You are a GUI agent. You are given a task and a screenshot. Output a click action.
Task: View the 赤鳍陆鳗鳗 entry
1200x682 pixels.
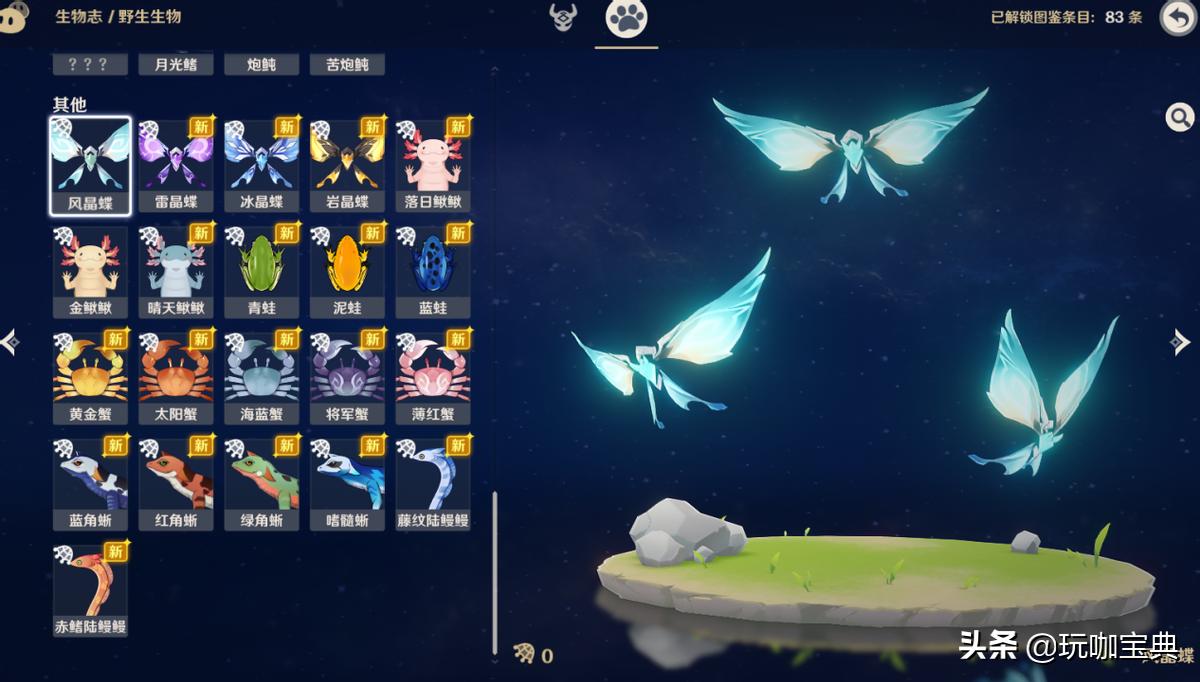(90, 590)
